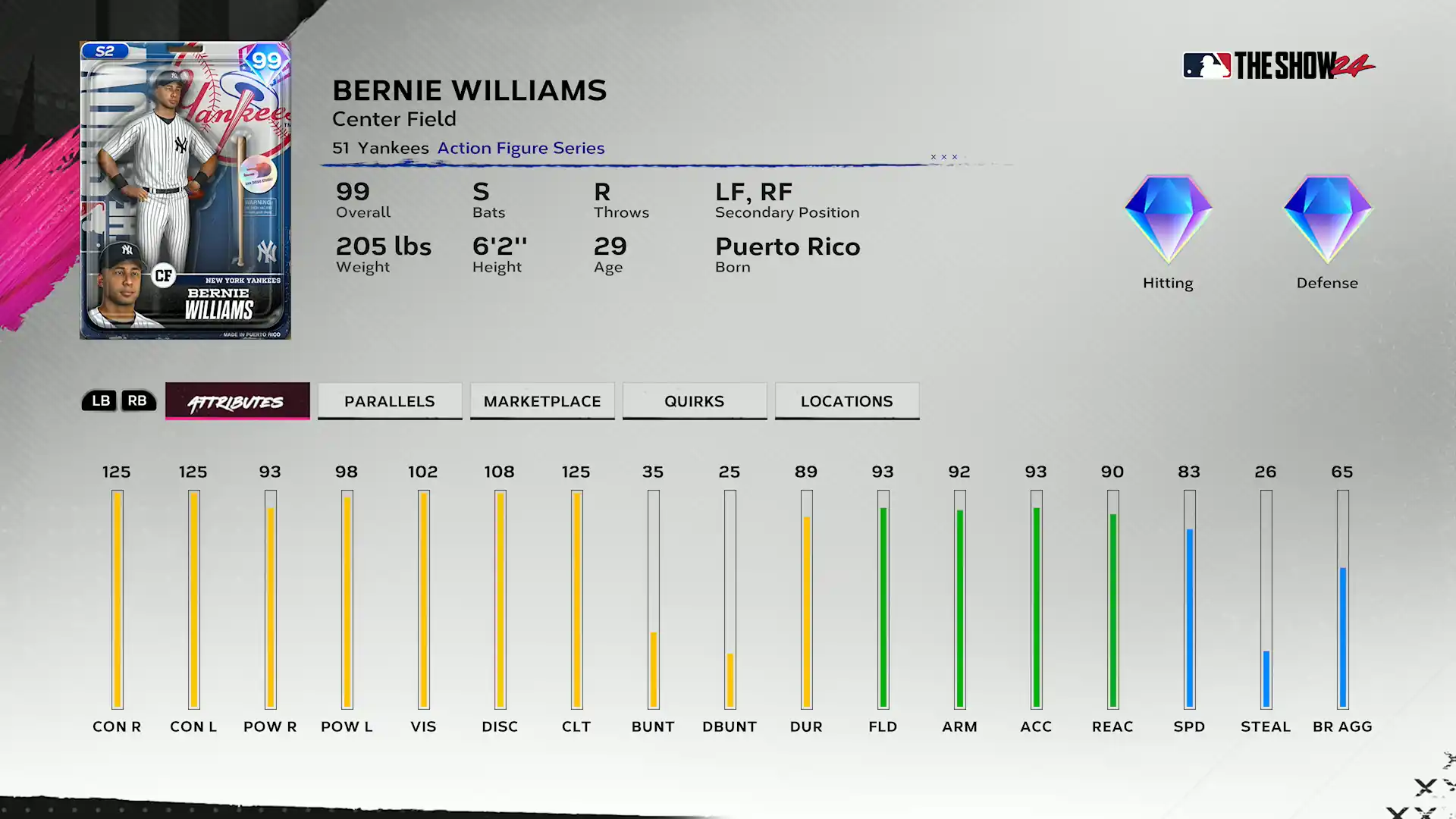The height and width of the screenshot is (819, 1456).
Task: Select the Quirks tab
Action: click(x=695, y=401)
